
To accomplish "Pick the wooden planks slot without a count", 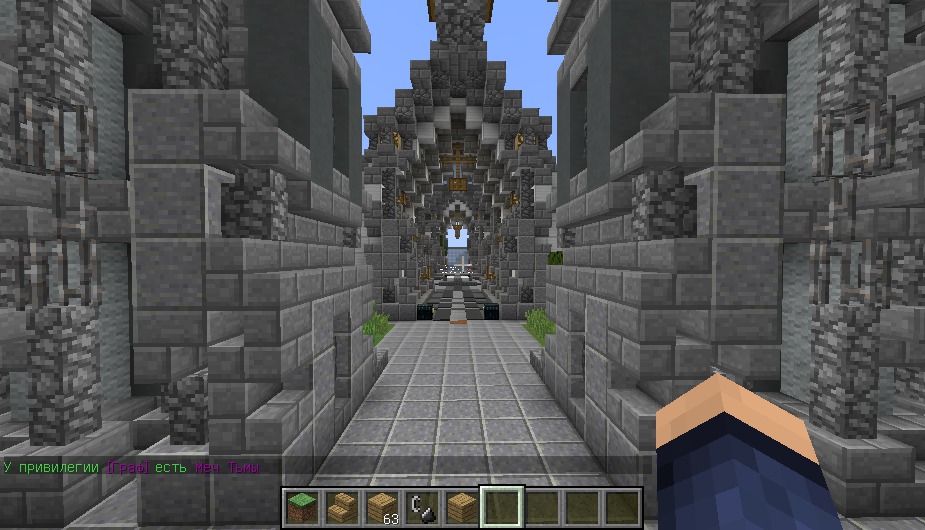I will click(x=460, y=506).
